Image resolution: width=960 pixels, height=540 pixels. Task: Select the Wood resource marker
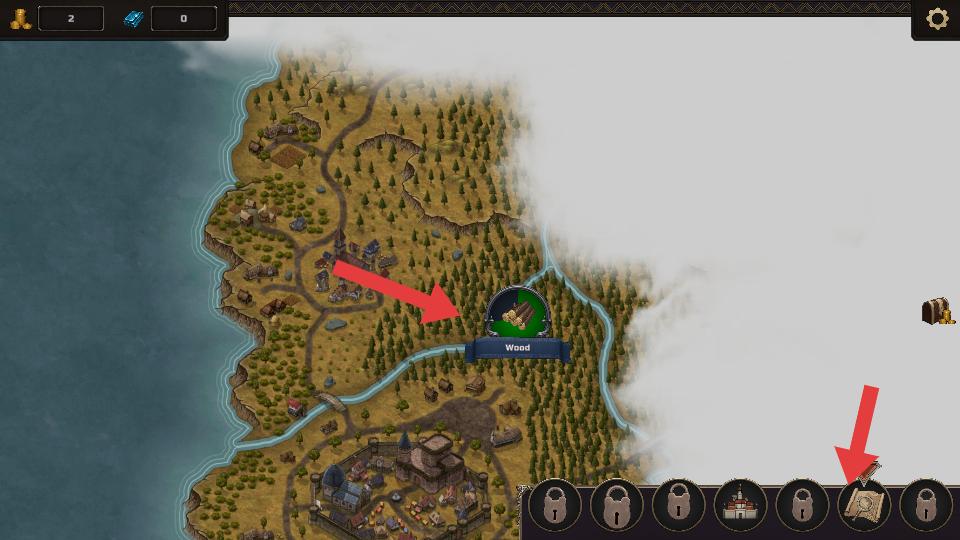click(x=517, y=314)
